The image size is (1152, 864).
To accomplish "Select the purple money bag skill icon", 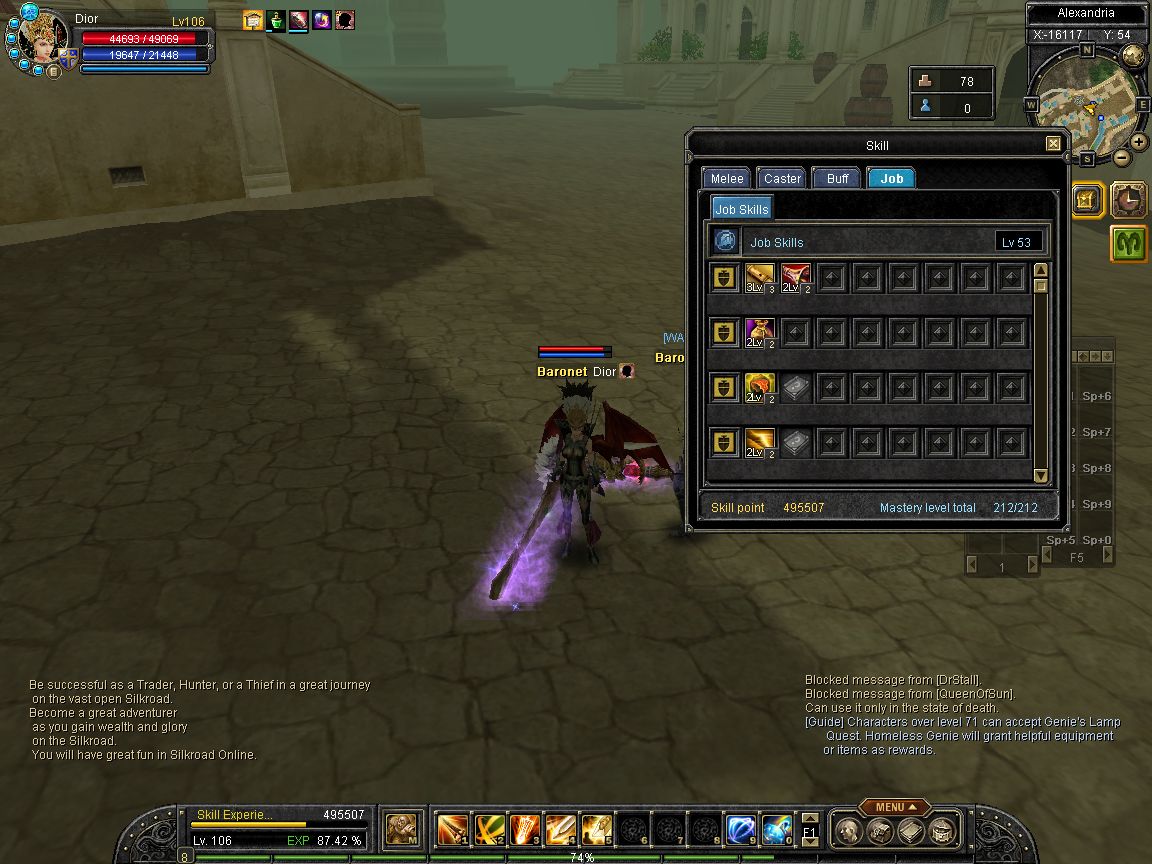I will pyautogui.click(x=760, y=332).
